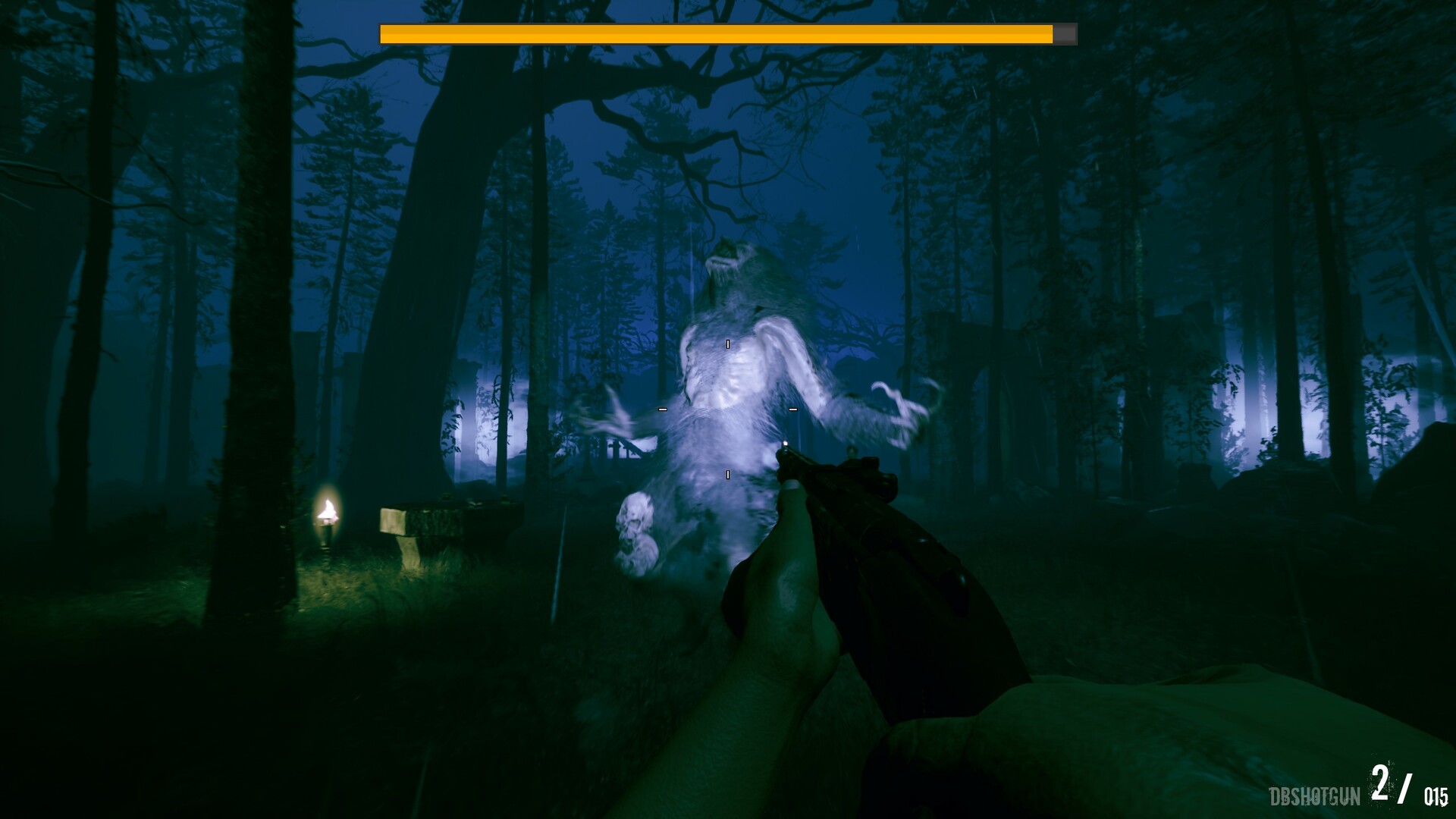Click the bottom tick mark of the reticle
The image size is (1456, 819).
point(728,475)
